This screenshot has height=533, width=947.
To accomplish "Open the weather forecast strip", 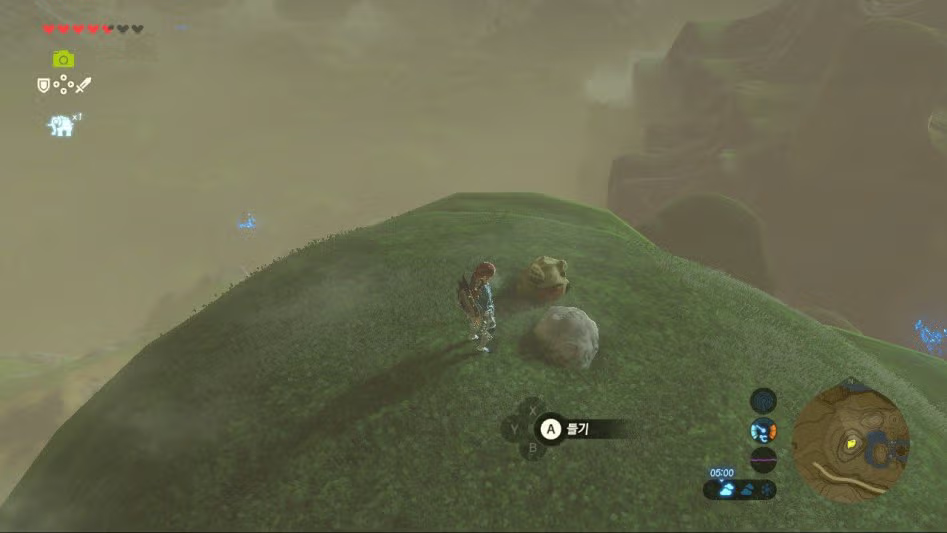I will tap(741, 489).
